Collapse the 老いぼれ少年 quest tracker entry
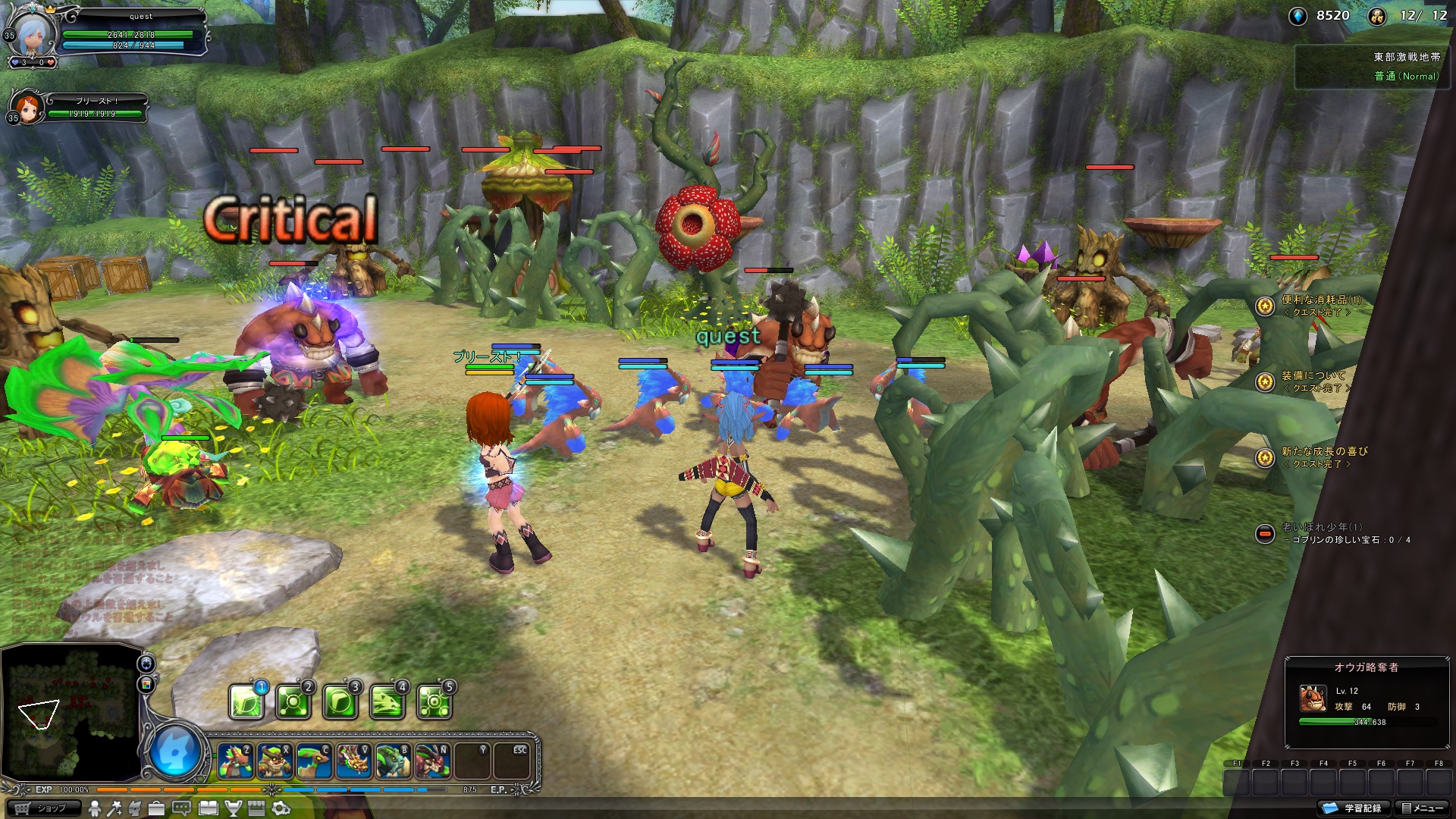Viewport: 1456px width, 819px height. point(1264,534)
